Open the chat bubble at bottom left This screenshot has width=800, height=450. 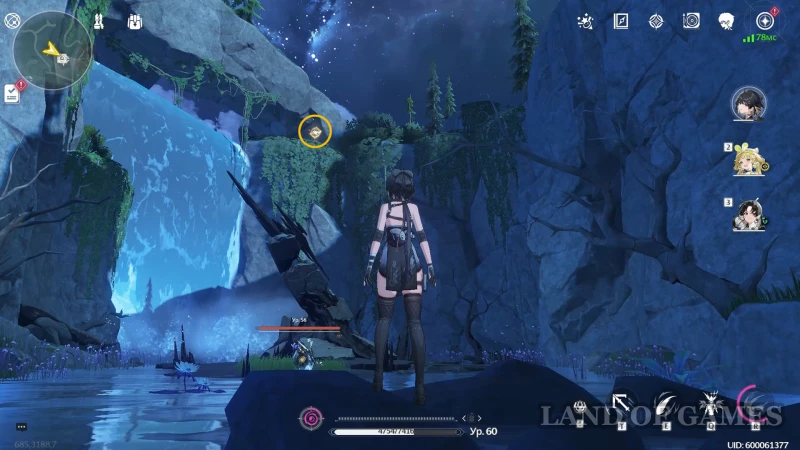[x=21, y=427]
